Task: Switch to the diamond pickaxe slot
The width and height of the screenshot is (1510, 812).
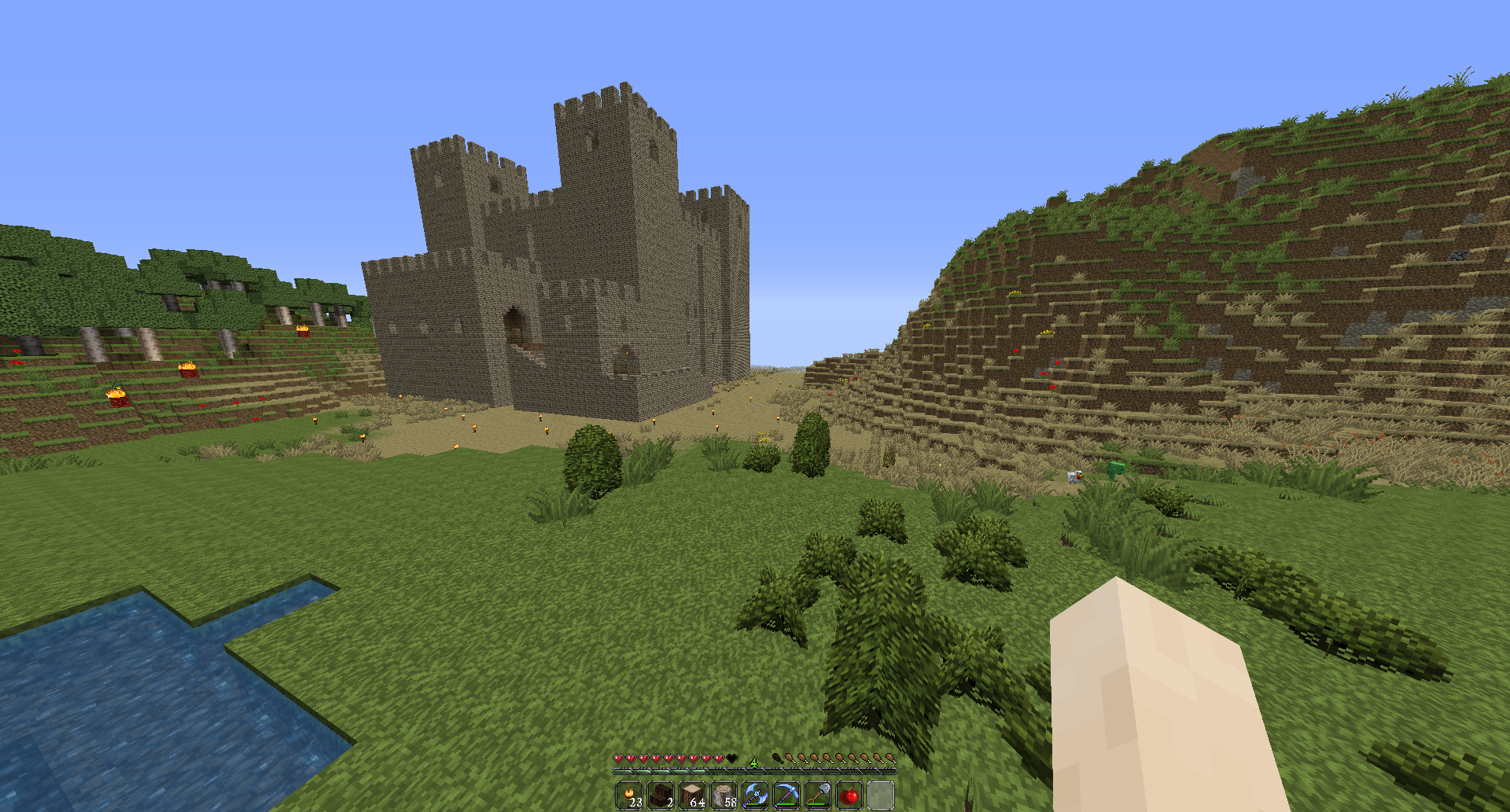Action: coord(786,795)
